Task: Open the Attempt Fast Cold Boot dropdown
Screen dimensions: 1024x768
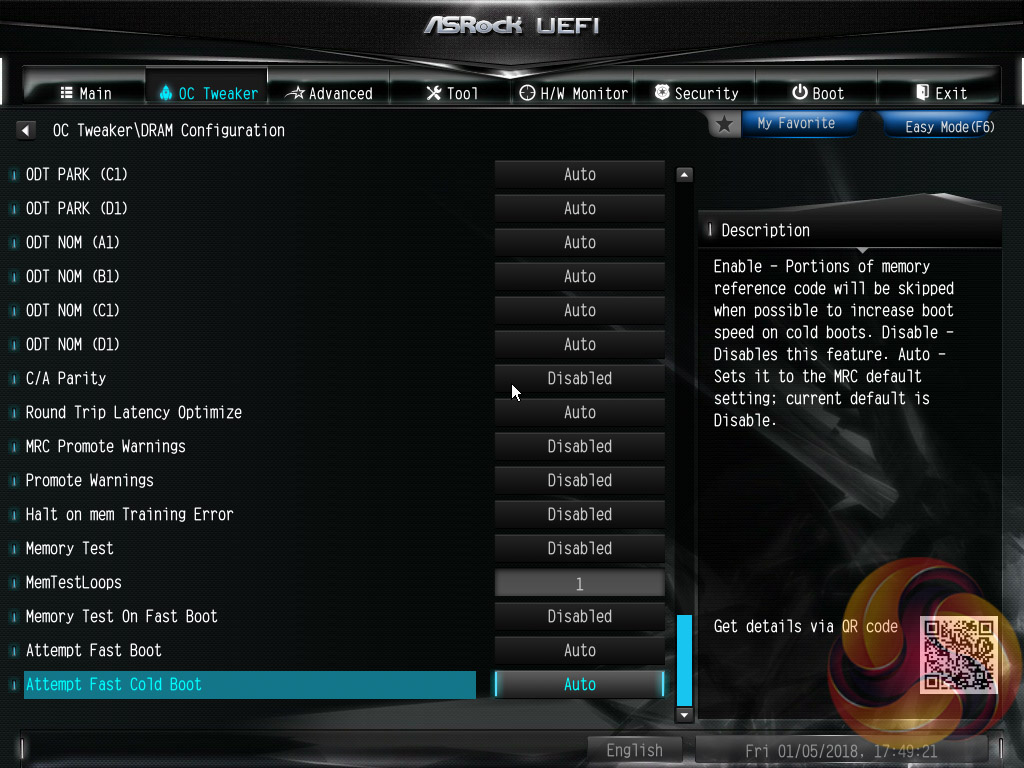Action: pyautogui.click(x=579, y=685)
